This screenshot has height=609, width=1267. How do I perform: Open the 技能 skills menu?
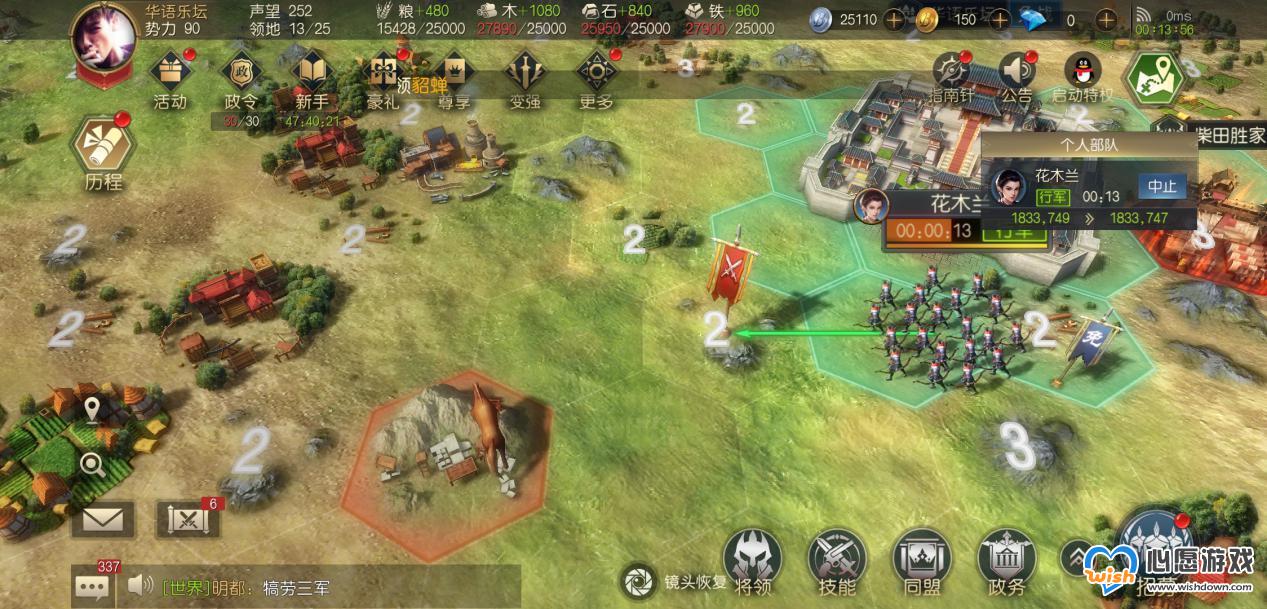[x=837, y=559]
